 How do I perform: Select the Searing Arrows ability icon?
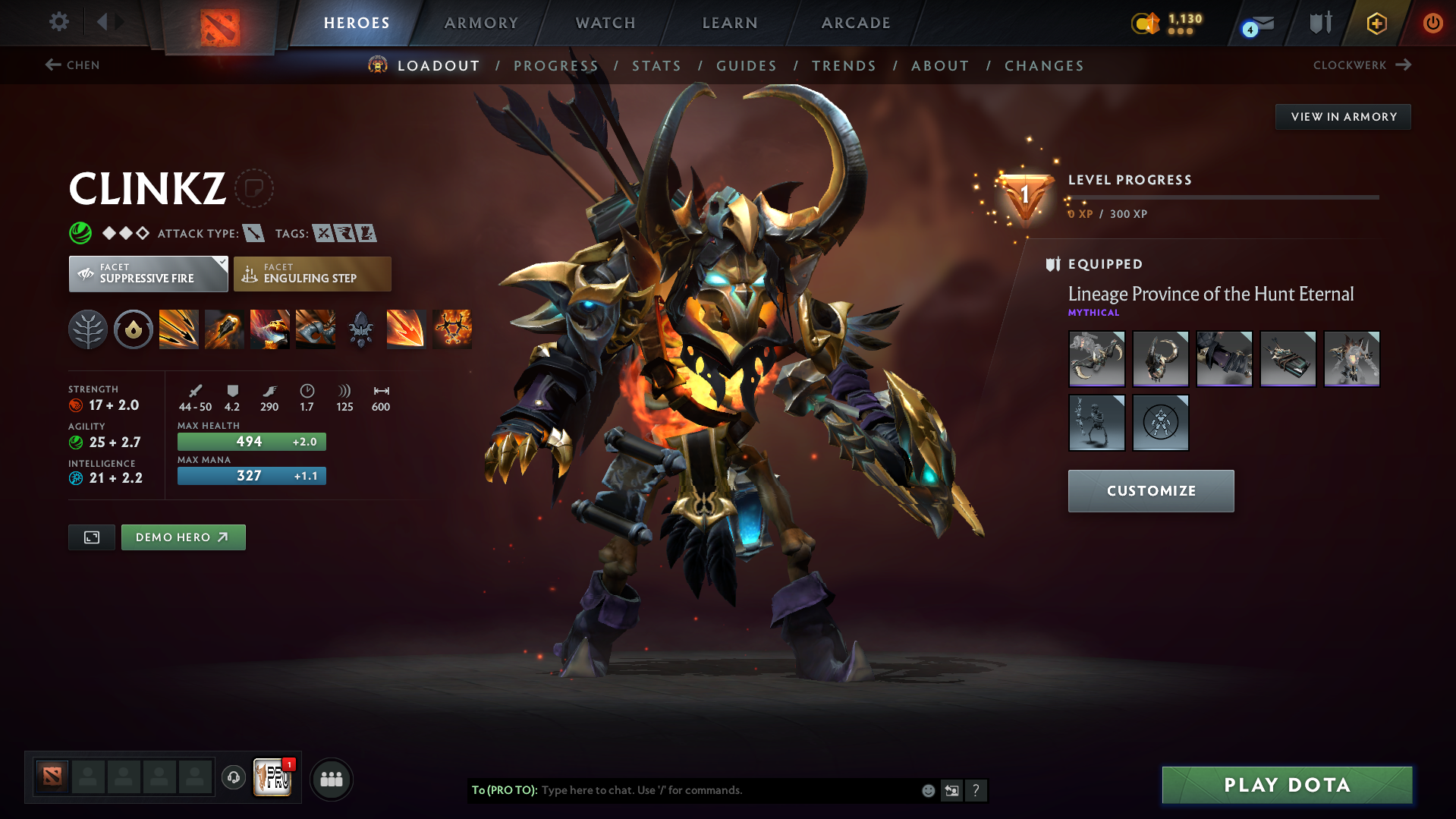[225, 329]
